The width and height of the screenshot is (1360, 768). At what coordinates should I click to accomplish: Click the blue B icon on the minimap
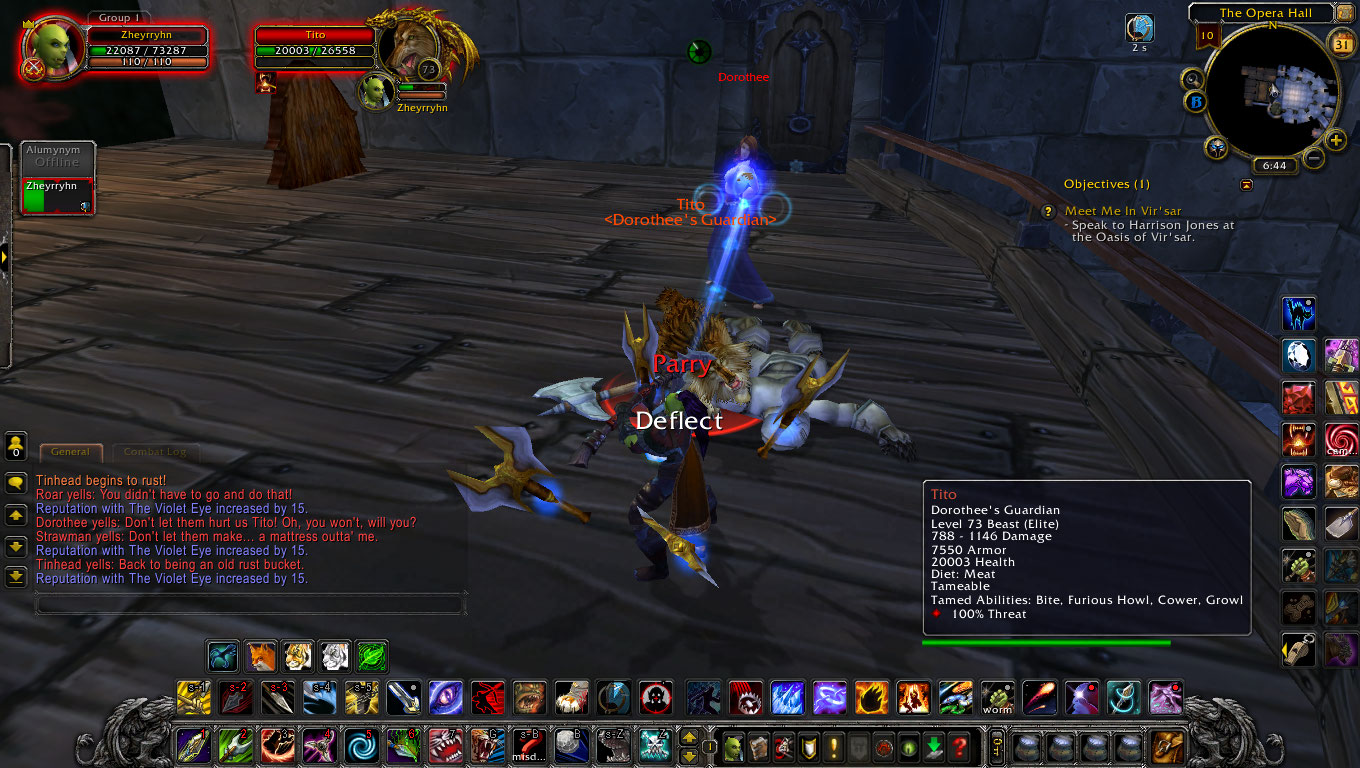tap(1196, 102)
